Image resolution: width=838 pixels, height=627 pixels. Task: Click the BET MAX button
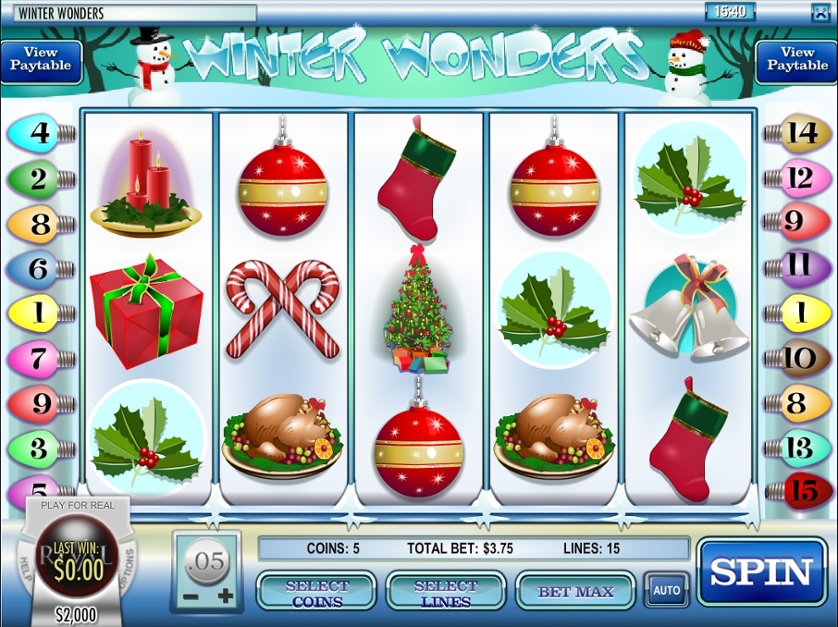coord(575,591)
